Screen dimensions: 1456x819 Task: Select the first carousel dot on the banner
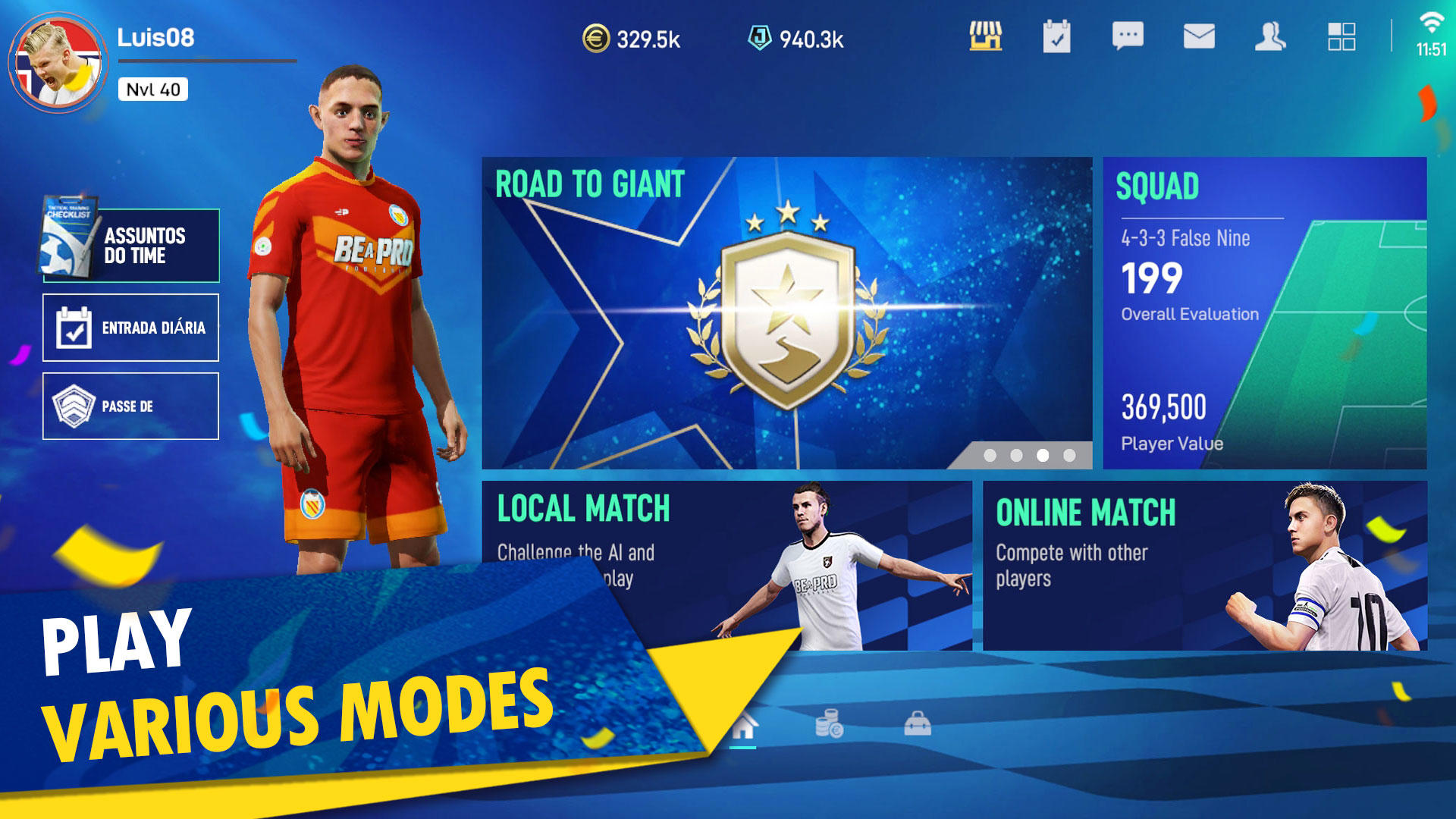pos(990,457)
